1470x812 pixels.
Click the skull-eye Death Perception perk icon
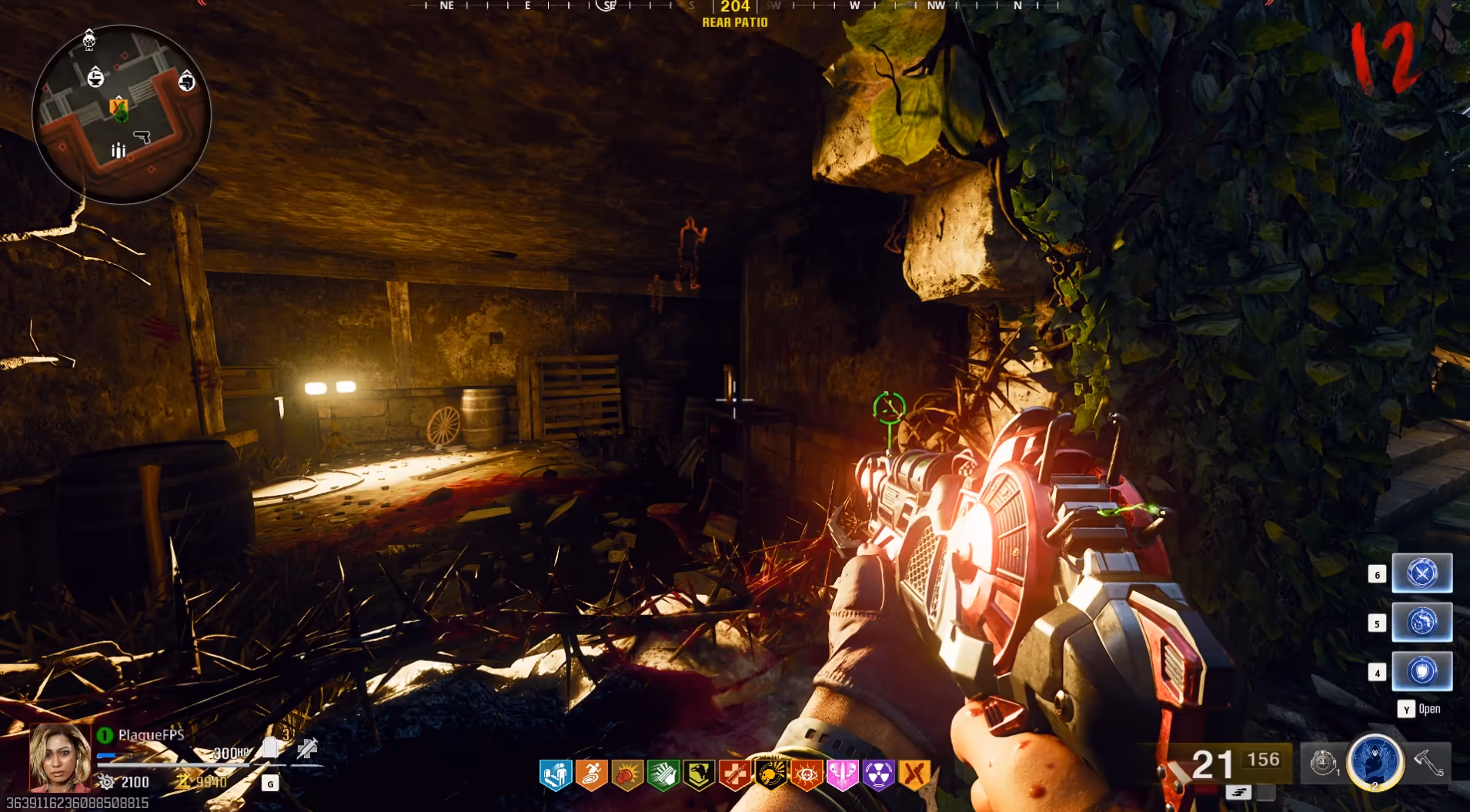(807, 775)
